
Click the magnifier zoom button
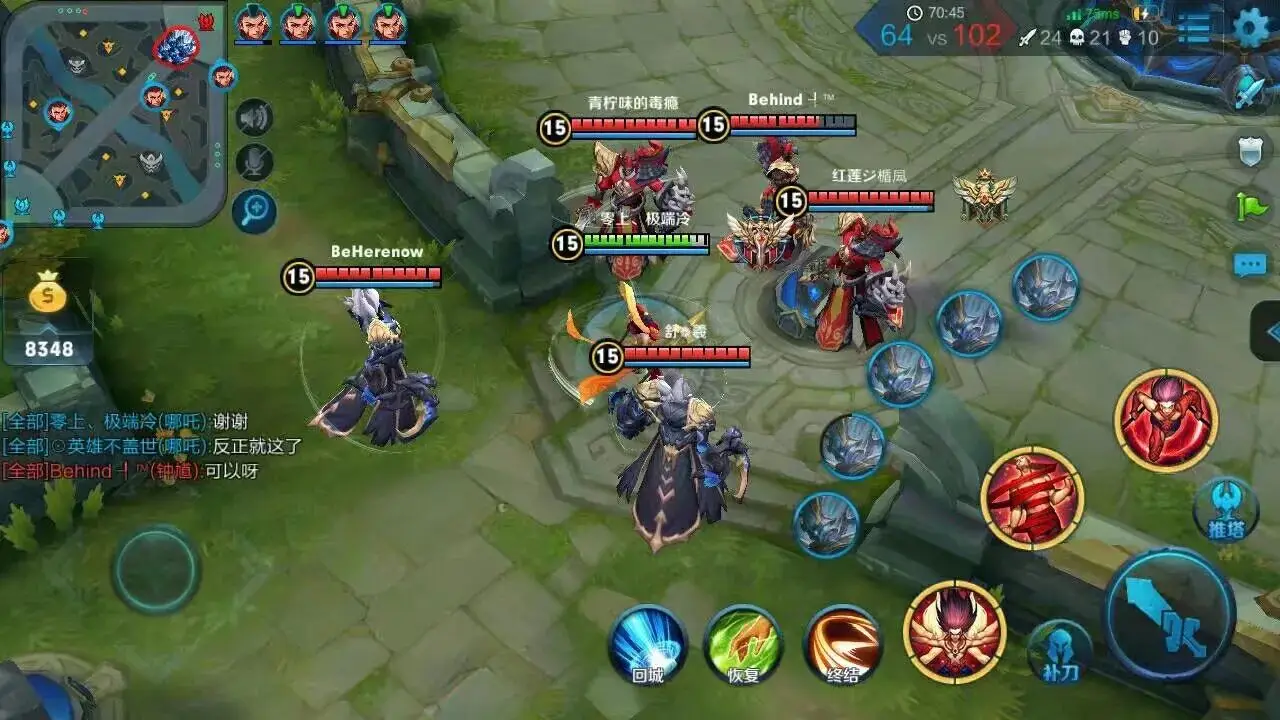(254, 210)
